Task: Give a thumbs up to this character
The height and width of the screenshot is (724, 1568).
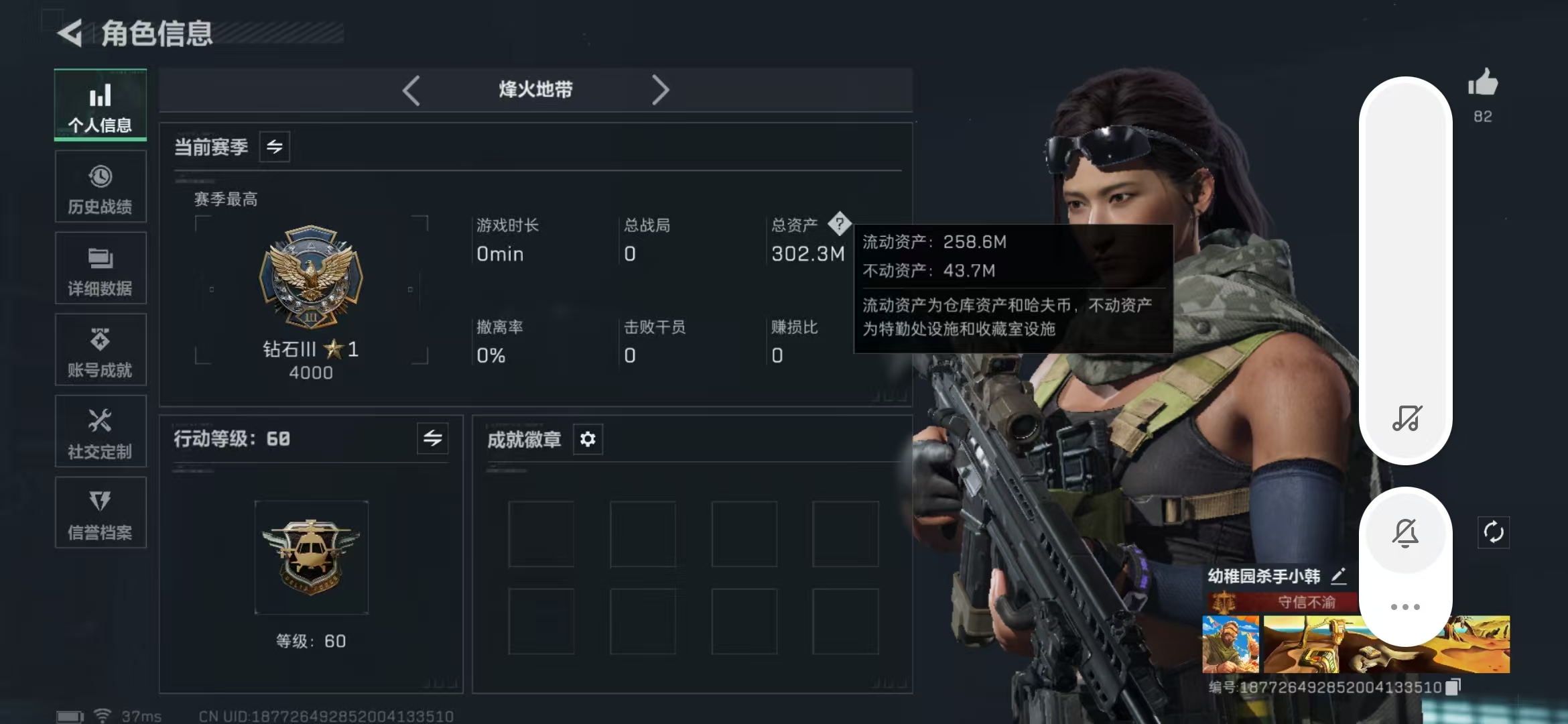Action: pos(1483,82)
